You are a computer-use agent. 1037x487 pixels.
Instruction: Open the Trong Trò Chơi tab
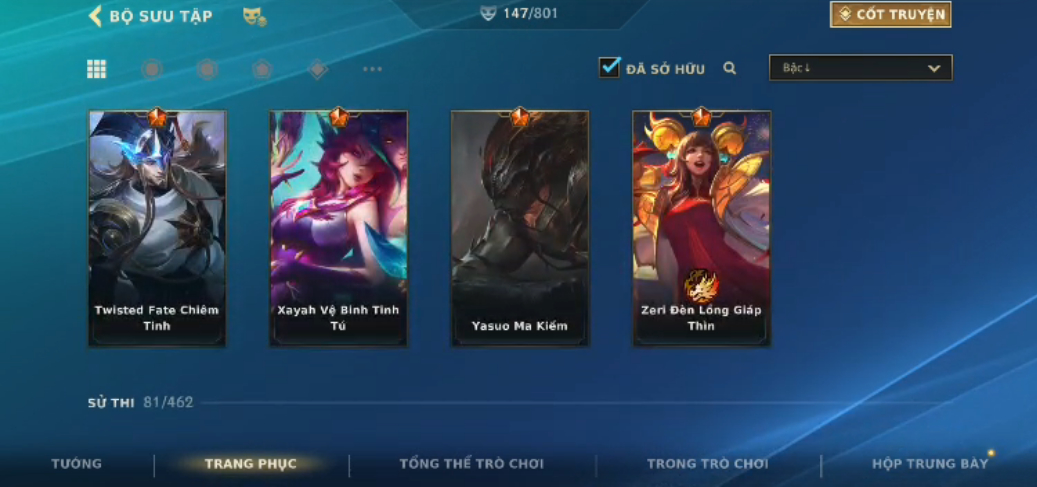[x=708, y=464]
